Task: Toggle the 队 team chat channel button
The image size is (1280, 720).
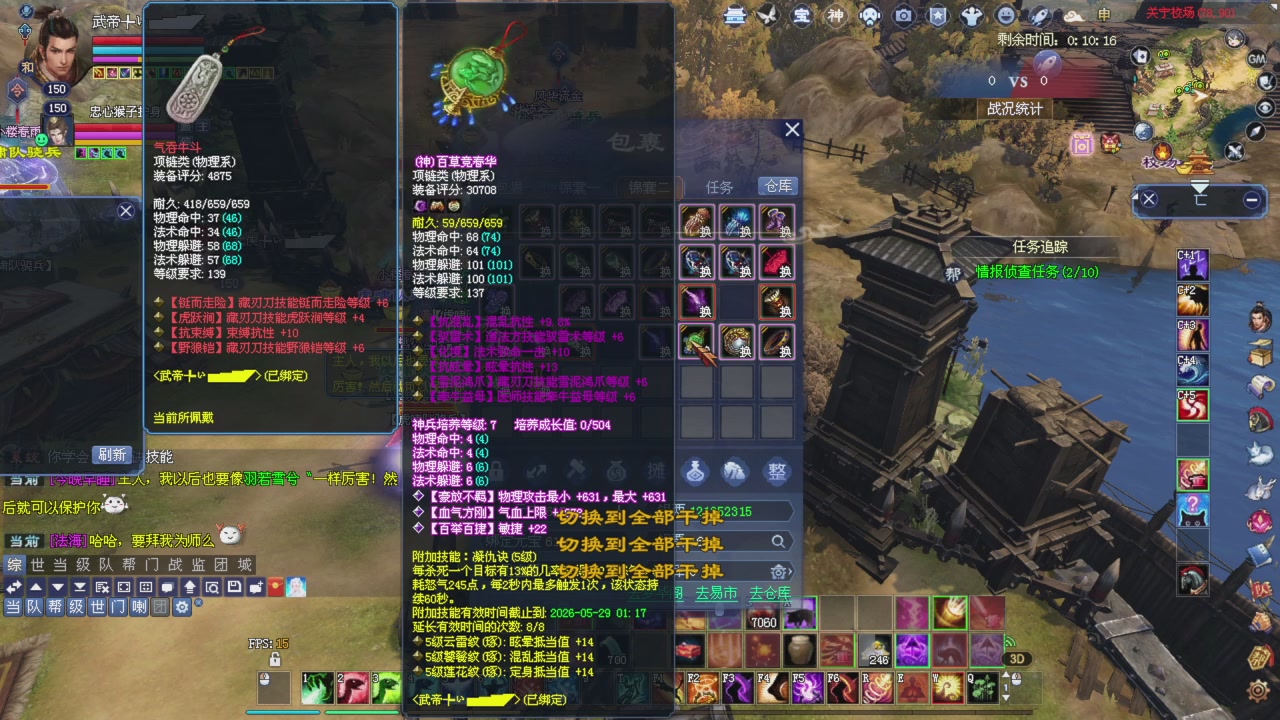Action: click(x=33, y=607)
